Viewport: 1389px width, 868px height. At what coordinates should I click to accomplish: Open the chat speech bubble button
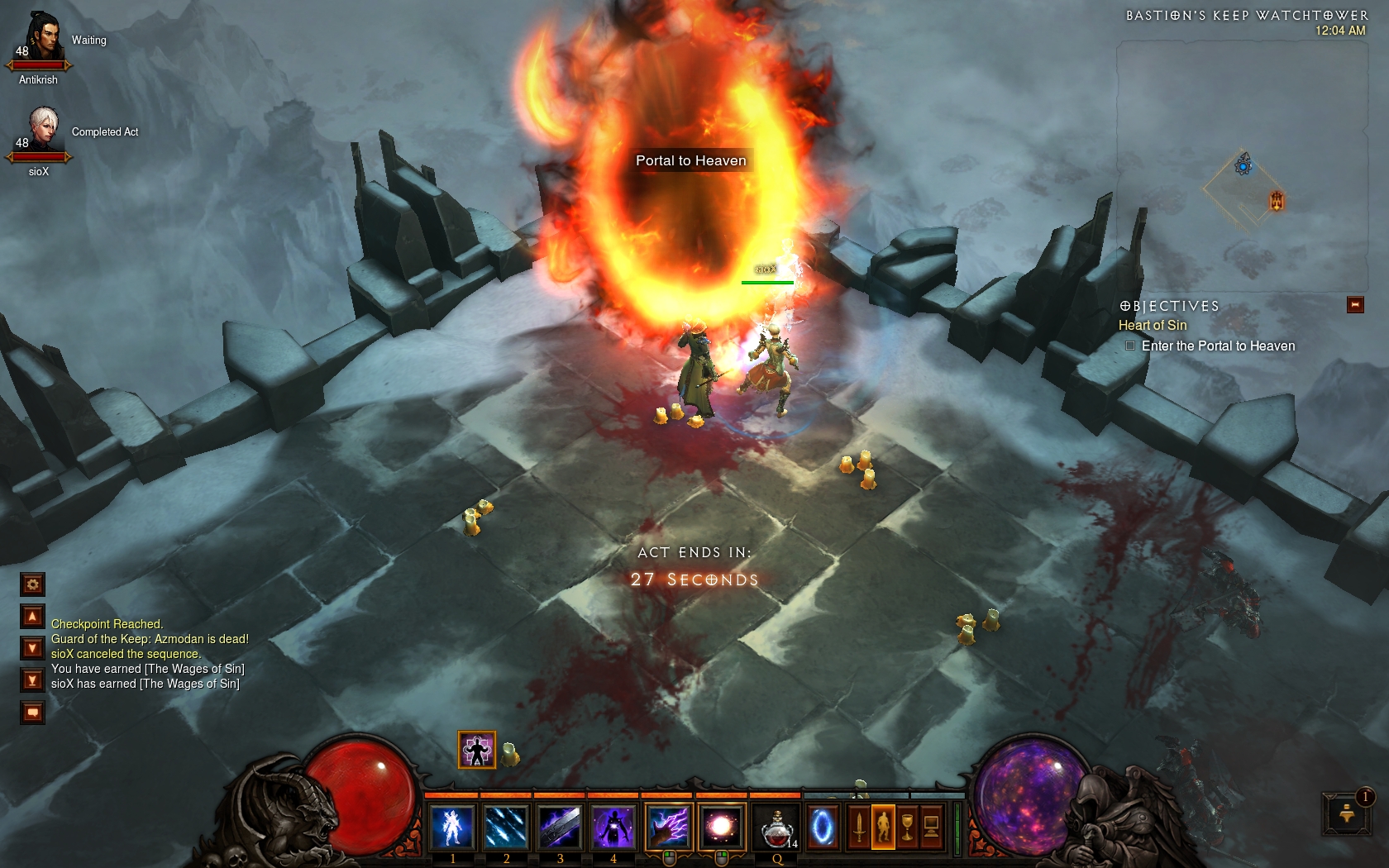pos(33,712)
